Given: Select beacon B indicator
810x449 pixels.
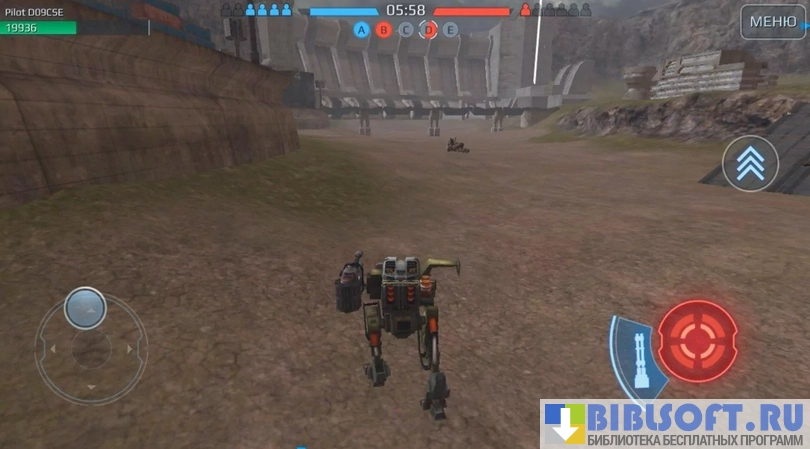Looking at the screenshot, I should point(384,30).
